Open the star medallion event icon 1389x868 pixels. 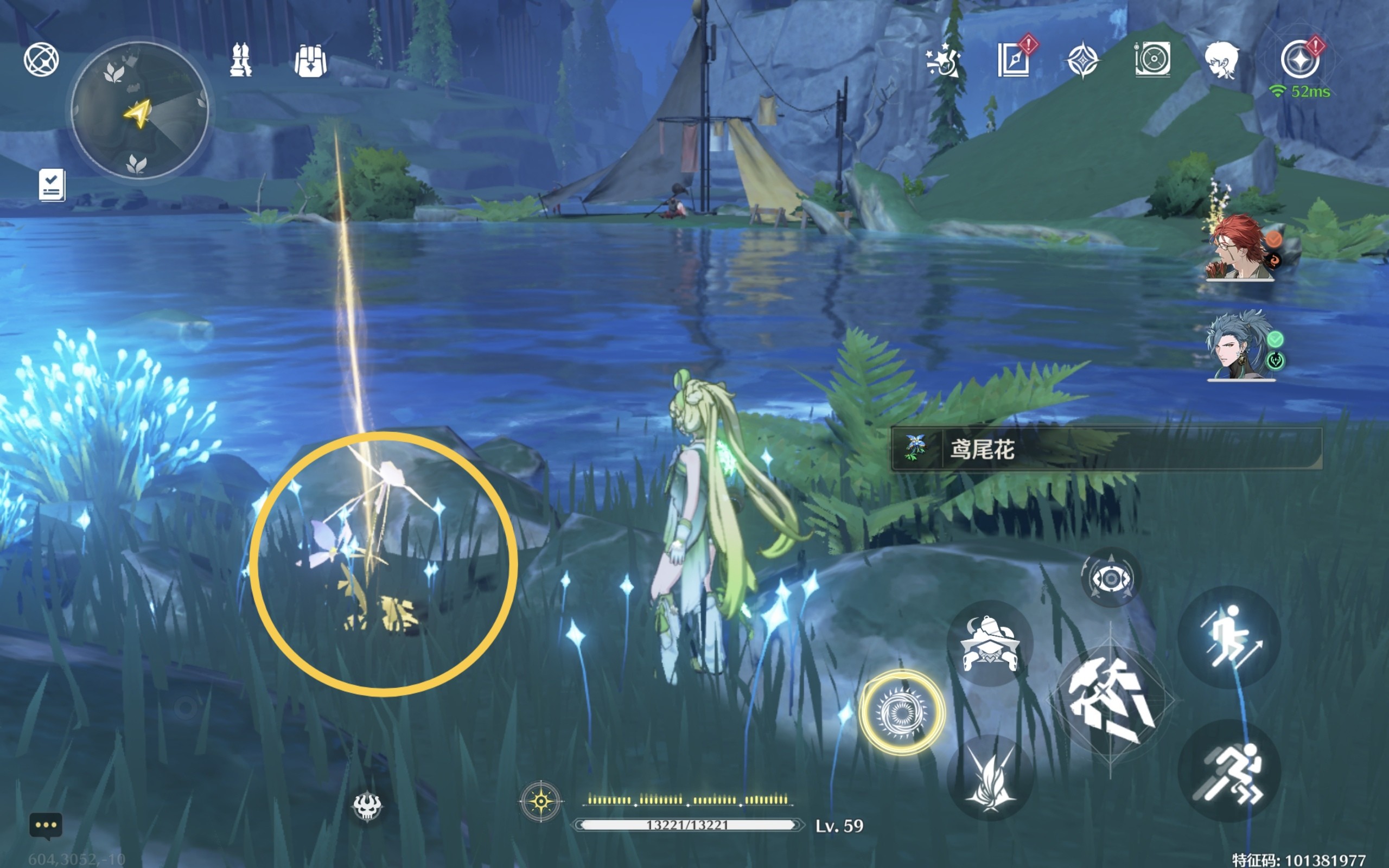click(x=1299, y=59)
